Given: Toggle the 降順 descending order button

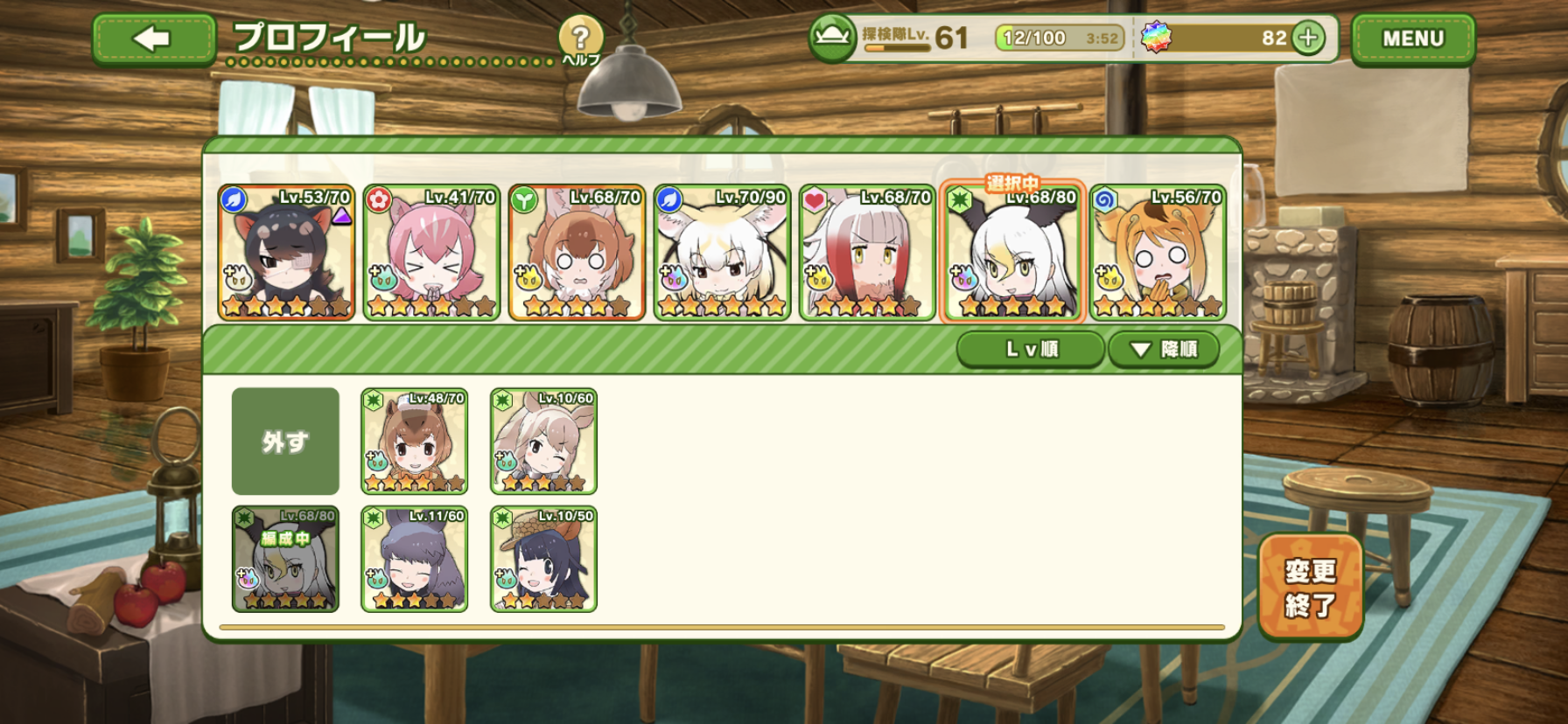Looking at the screenshot, I should [x=1163, y=350].
